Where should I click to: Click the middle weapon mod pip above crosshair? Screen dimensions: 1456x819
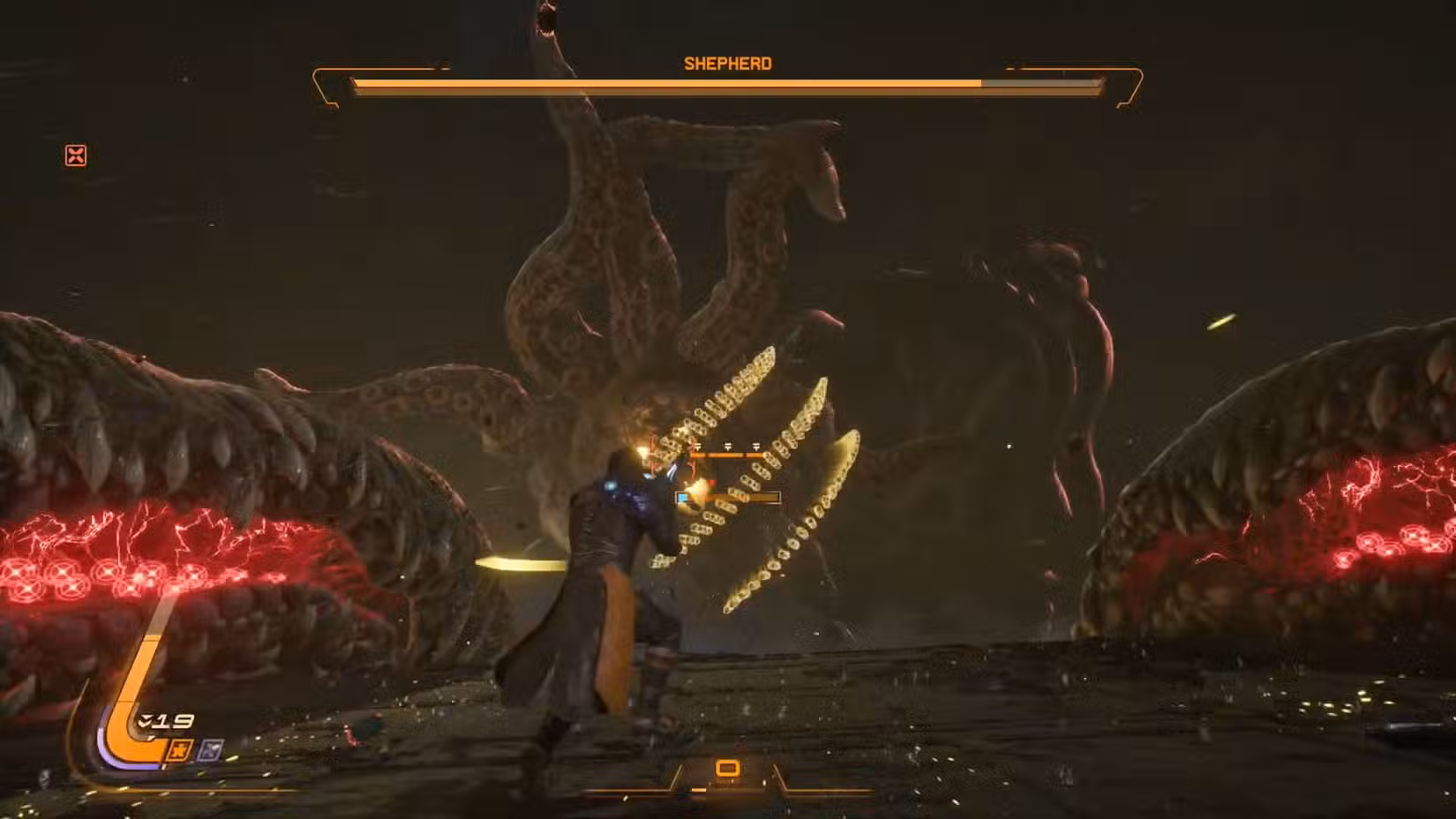(x=728, y=446)
